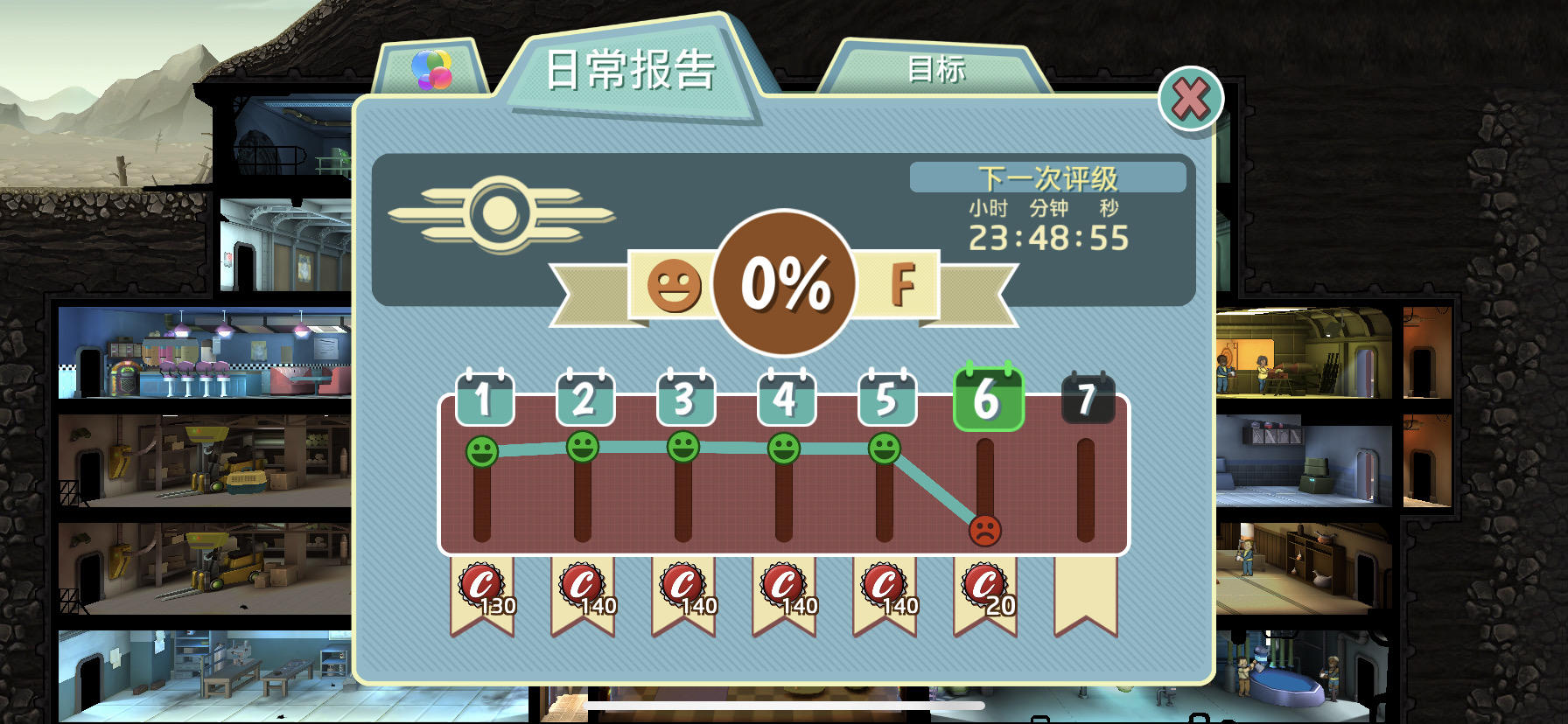
Task: Select the day 7 calendar marker
Action: [1088, 398]
